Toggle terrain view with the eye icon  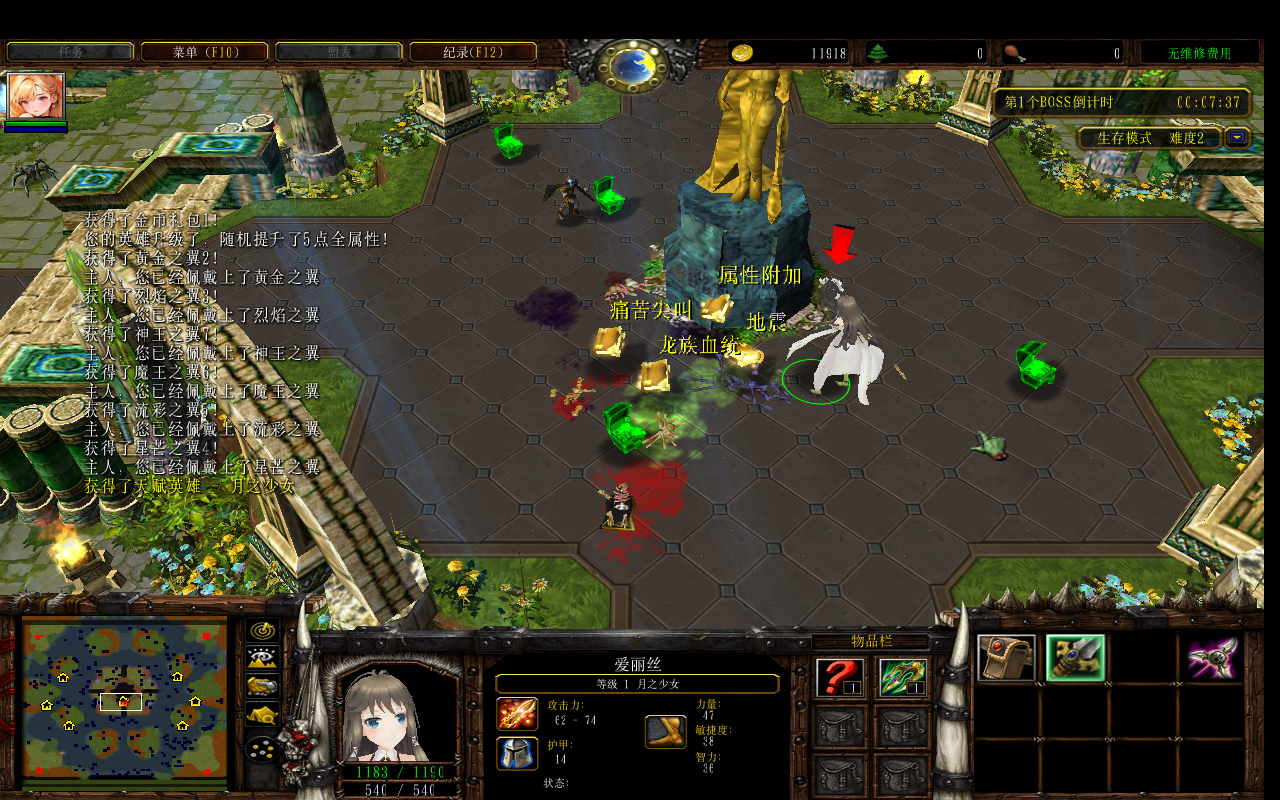pos(261,658)
